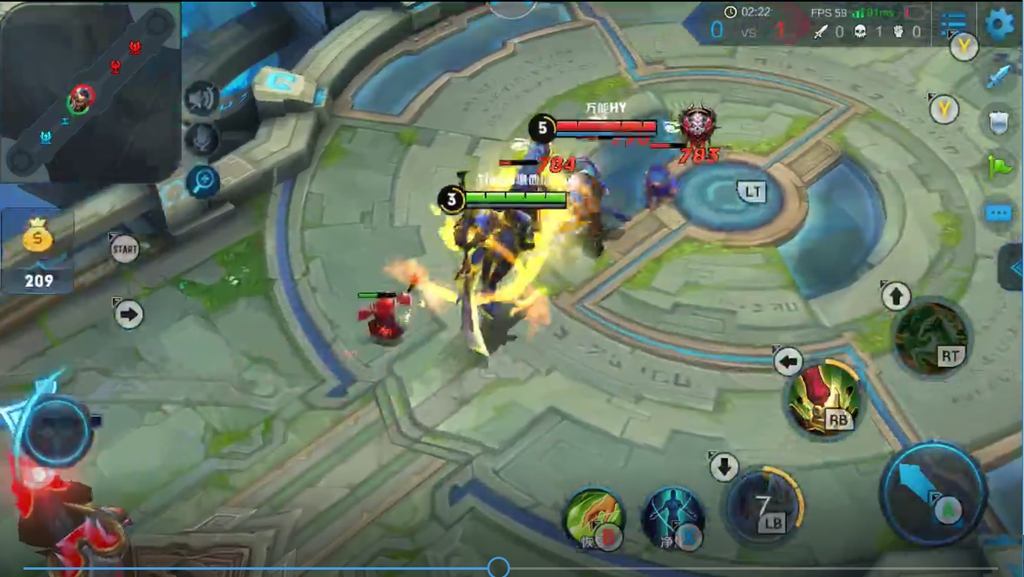Screen dimensions: 1024x577
Task: Activate the dark green ability marked RT
Action: 931,337
